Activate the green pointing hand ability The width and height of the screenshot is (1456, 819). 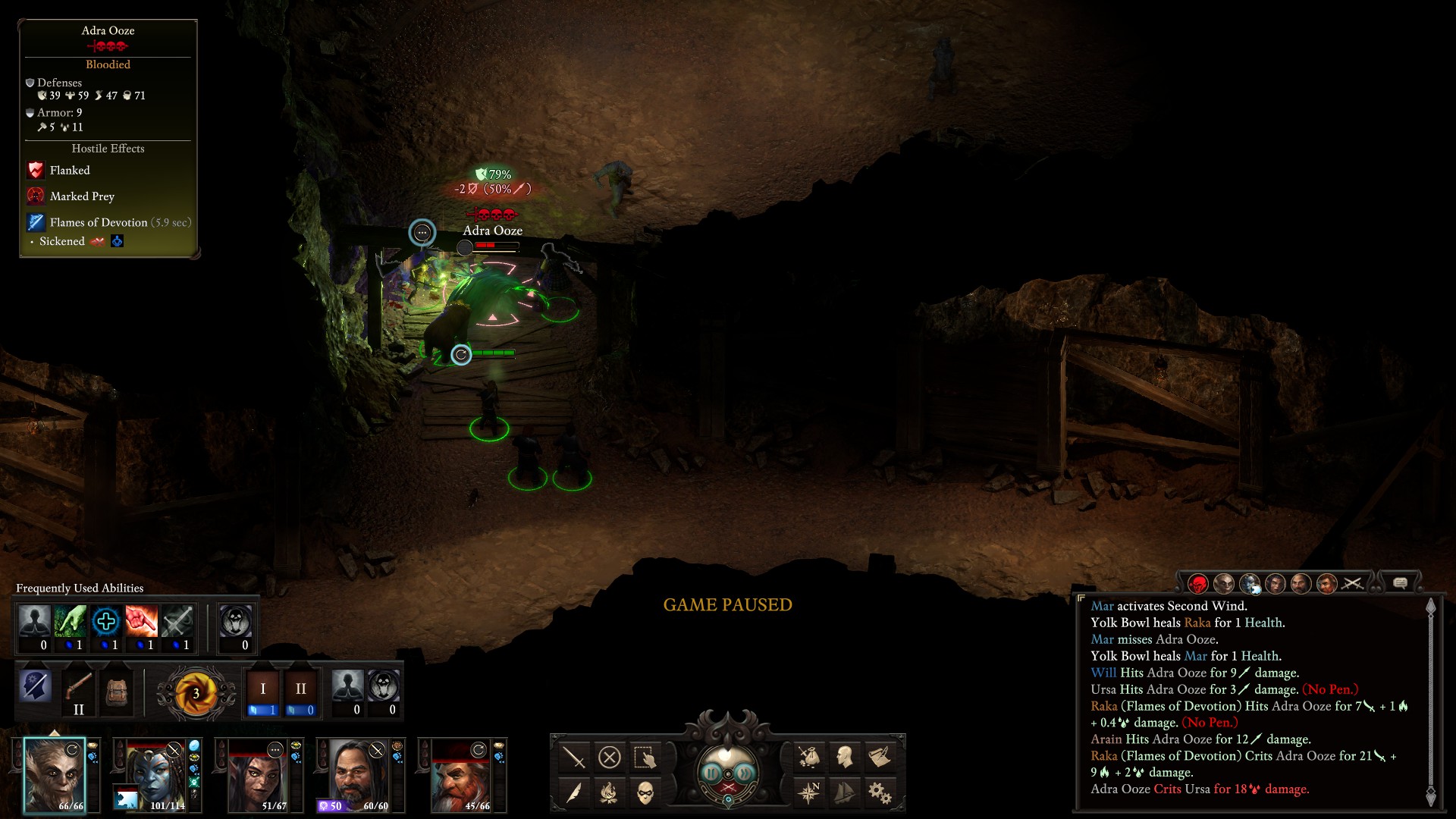(x=70, y=622)
